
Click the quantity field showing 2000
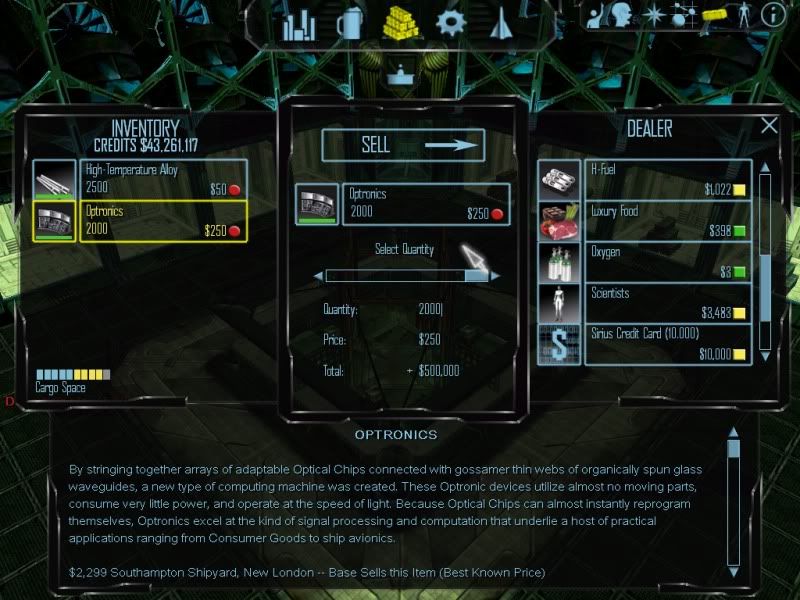pos(430,310)
